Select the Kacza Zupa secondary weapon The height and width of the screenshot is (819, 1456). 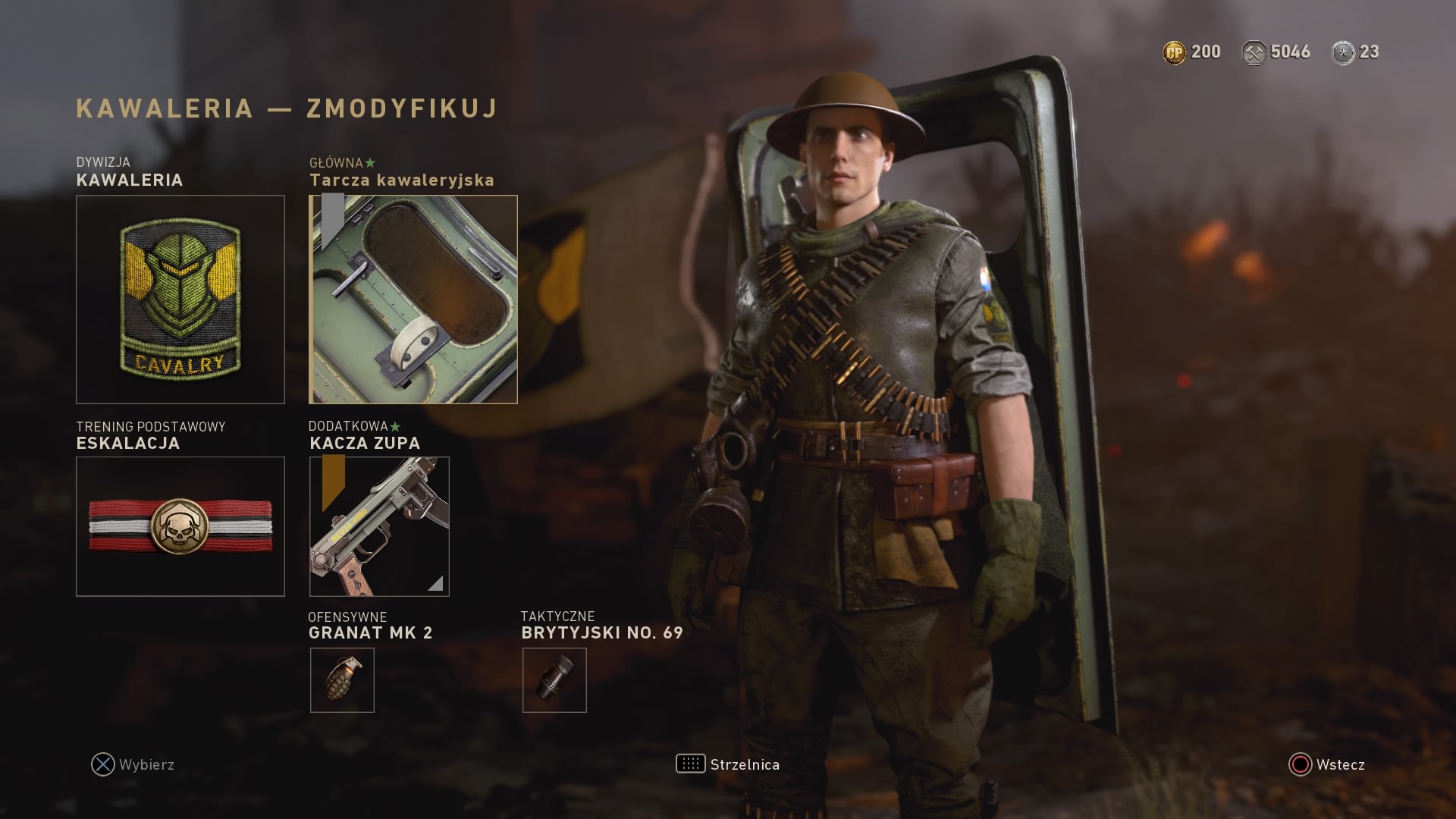tap(379, 526)
